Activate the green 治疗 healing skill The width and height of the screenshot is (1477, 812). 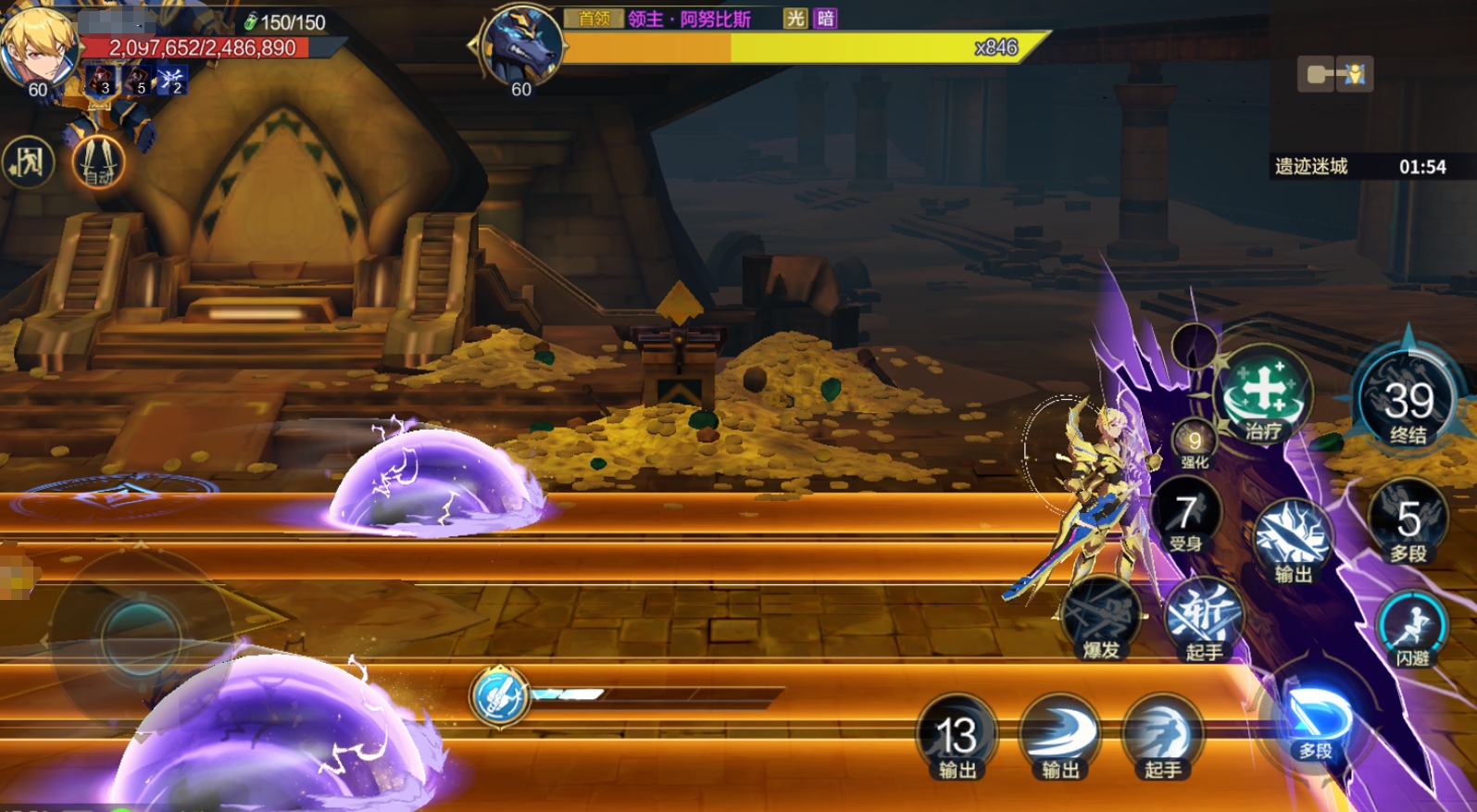click(x=1263, y=395)
